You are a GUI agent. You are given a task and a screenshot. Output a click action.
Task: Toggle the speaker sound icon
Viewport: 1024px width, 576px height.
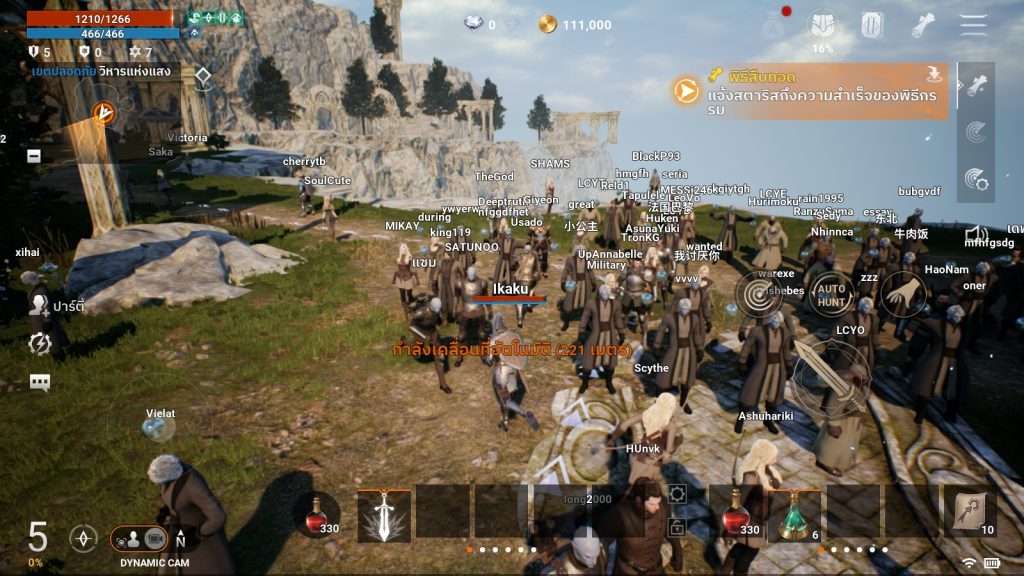click(x=976, y=235)
